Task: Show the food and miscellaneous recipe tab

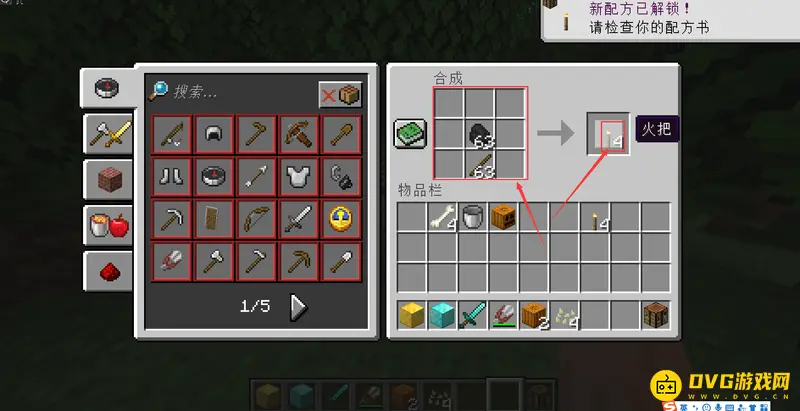Action: pos(107,226)
